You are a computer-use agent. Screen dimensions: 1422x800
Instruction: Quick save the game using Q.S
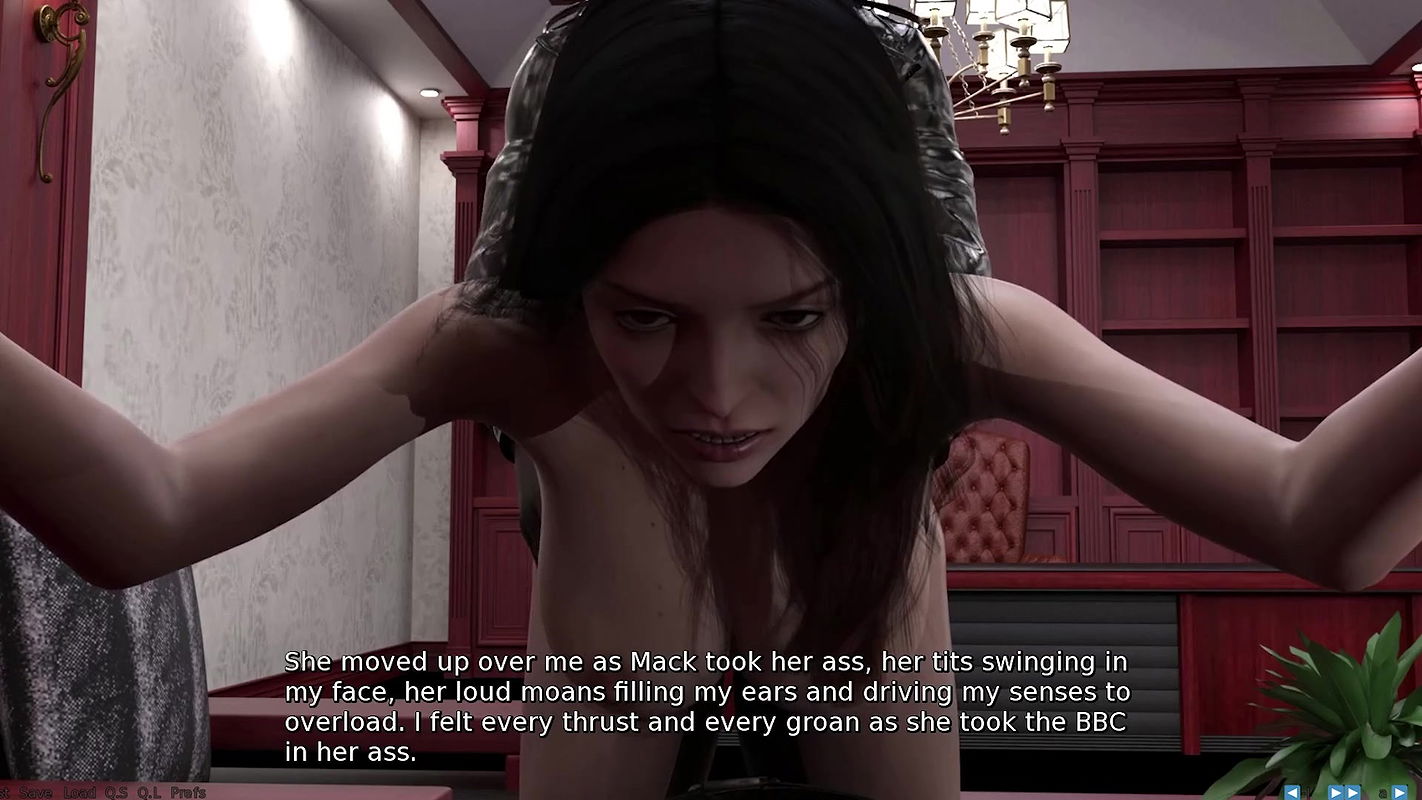coord(115,792)
